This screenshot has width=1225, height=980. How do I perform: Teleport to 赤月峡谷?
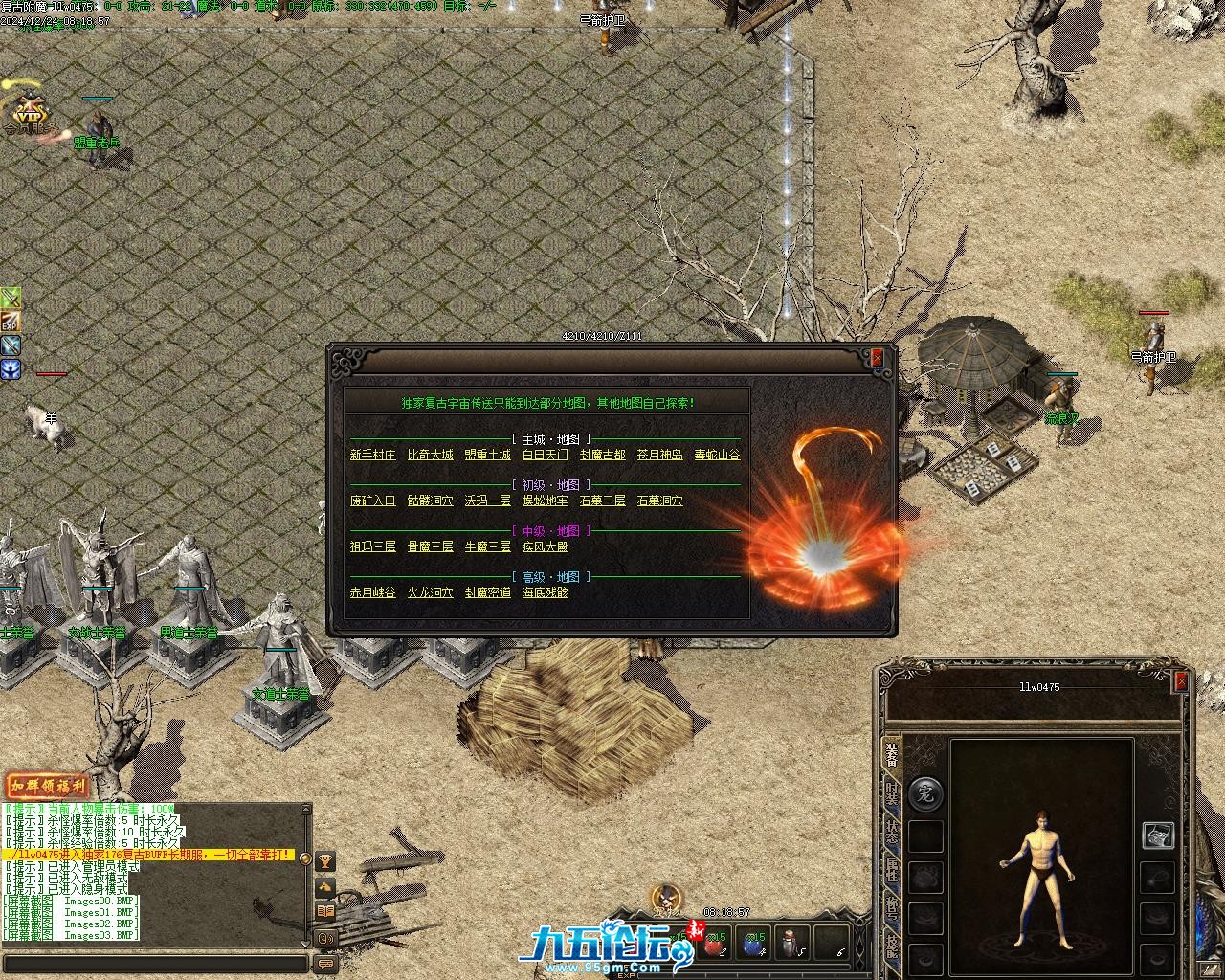click(372, 592)
